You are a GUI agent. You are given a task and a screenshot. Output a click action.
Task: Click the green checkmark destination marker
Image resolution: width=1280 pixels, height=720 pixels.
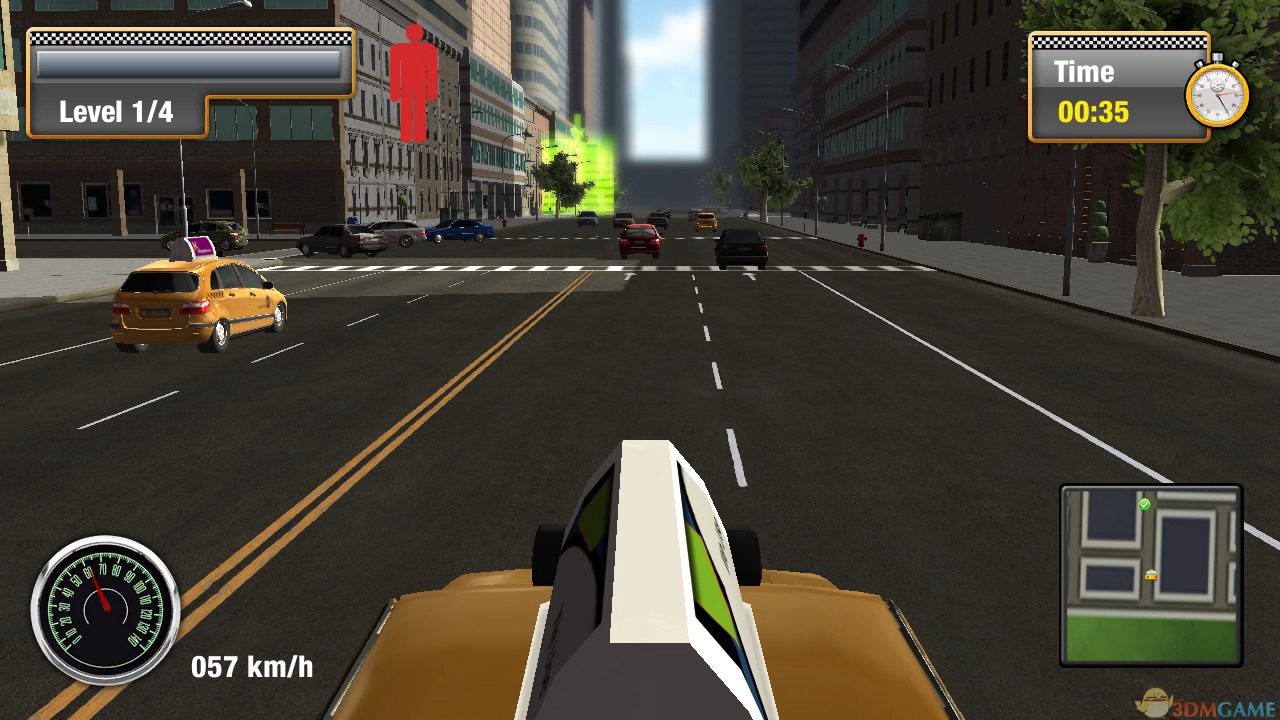1145,505
